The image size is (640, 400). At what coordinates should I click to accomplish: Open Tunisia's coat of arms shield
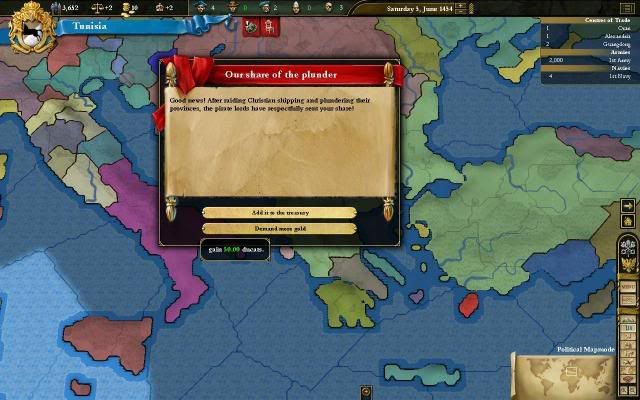coord(31,28)
